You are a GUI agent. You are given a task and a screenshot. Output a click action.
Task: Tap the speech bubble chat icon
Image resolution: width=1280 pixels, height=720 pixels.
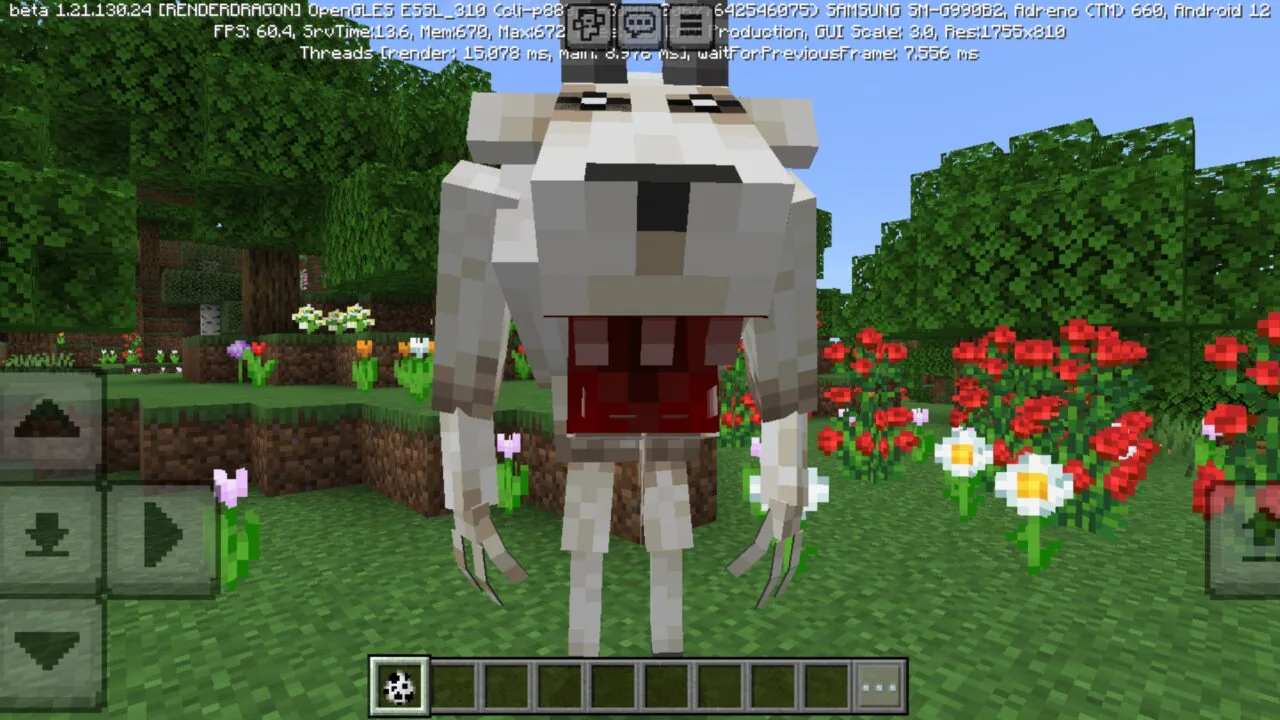coord(639,24)
